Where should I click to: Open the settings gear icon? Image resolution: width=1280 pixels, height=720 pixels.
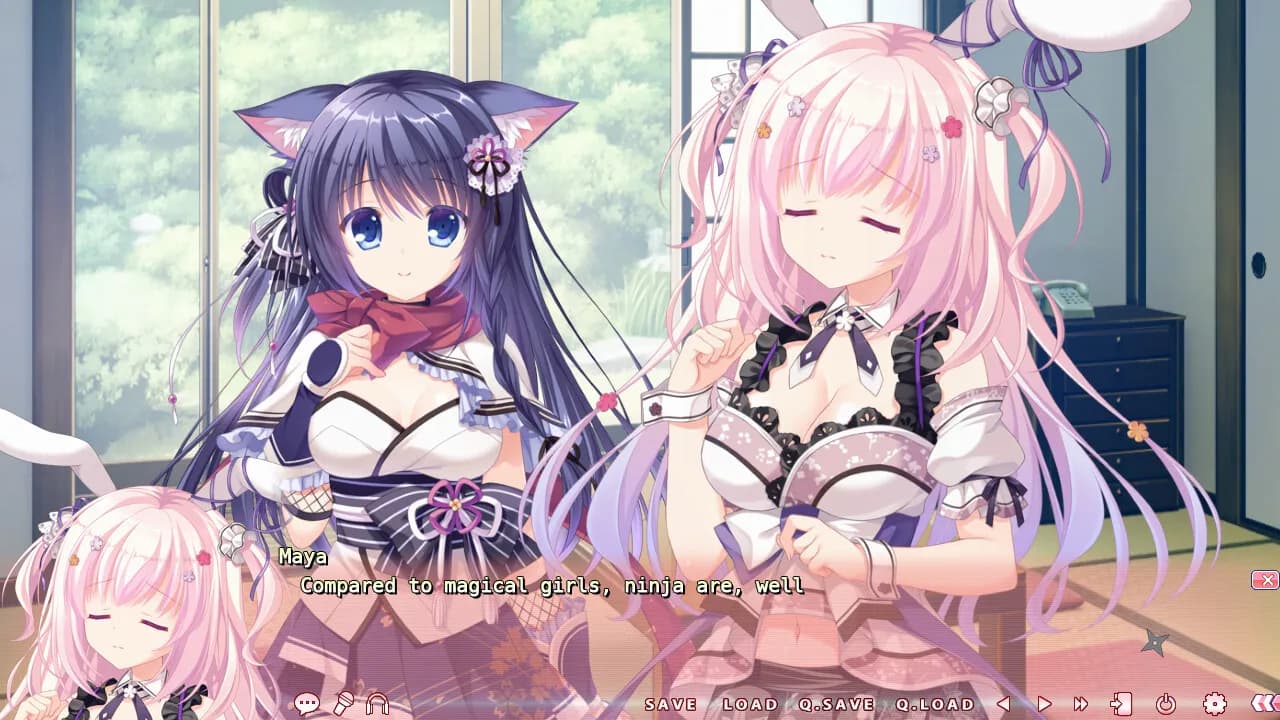coord(1213,703)
